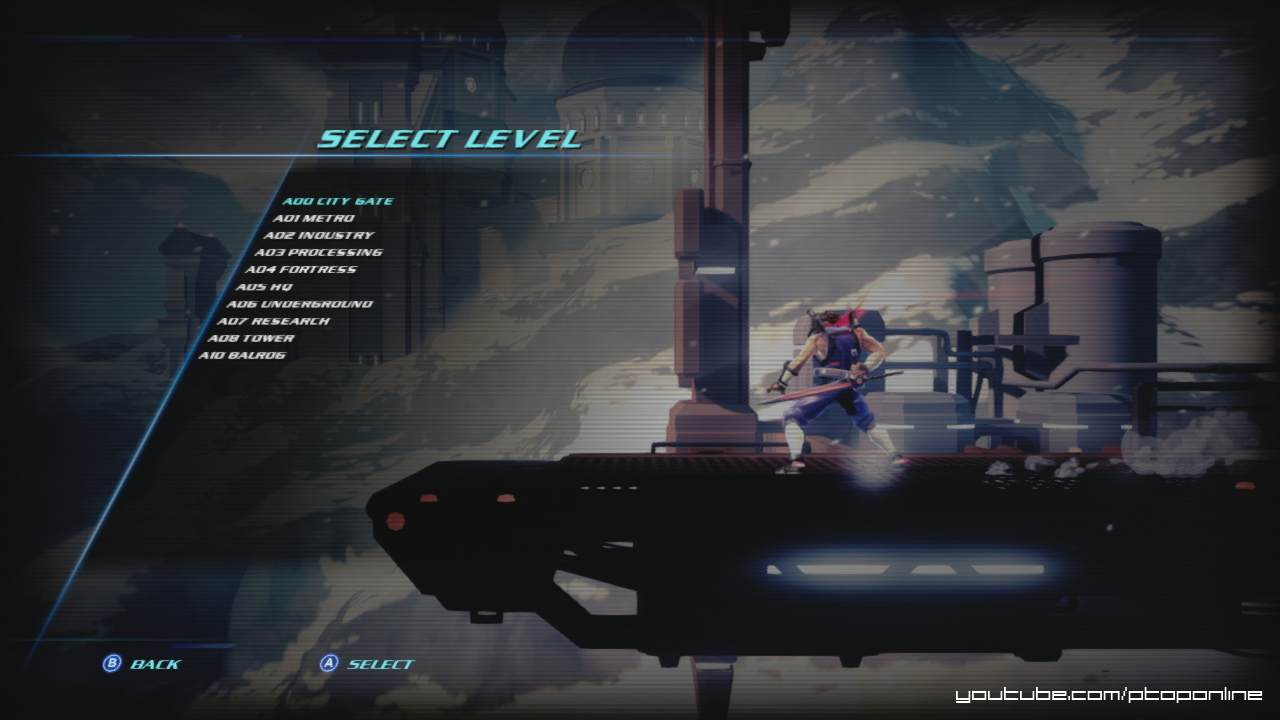The image size is (1280, 720).
Task: Click the A08 Tower entry
Action: (x=251, y=338)
